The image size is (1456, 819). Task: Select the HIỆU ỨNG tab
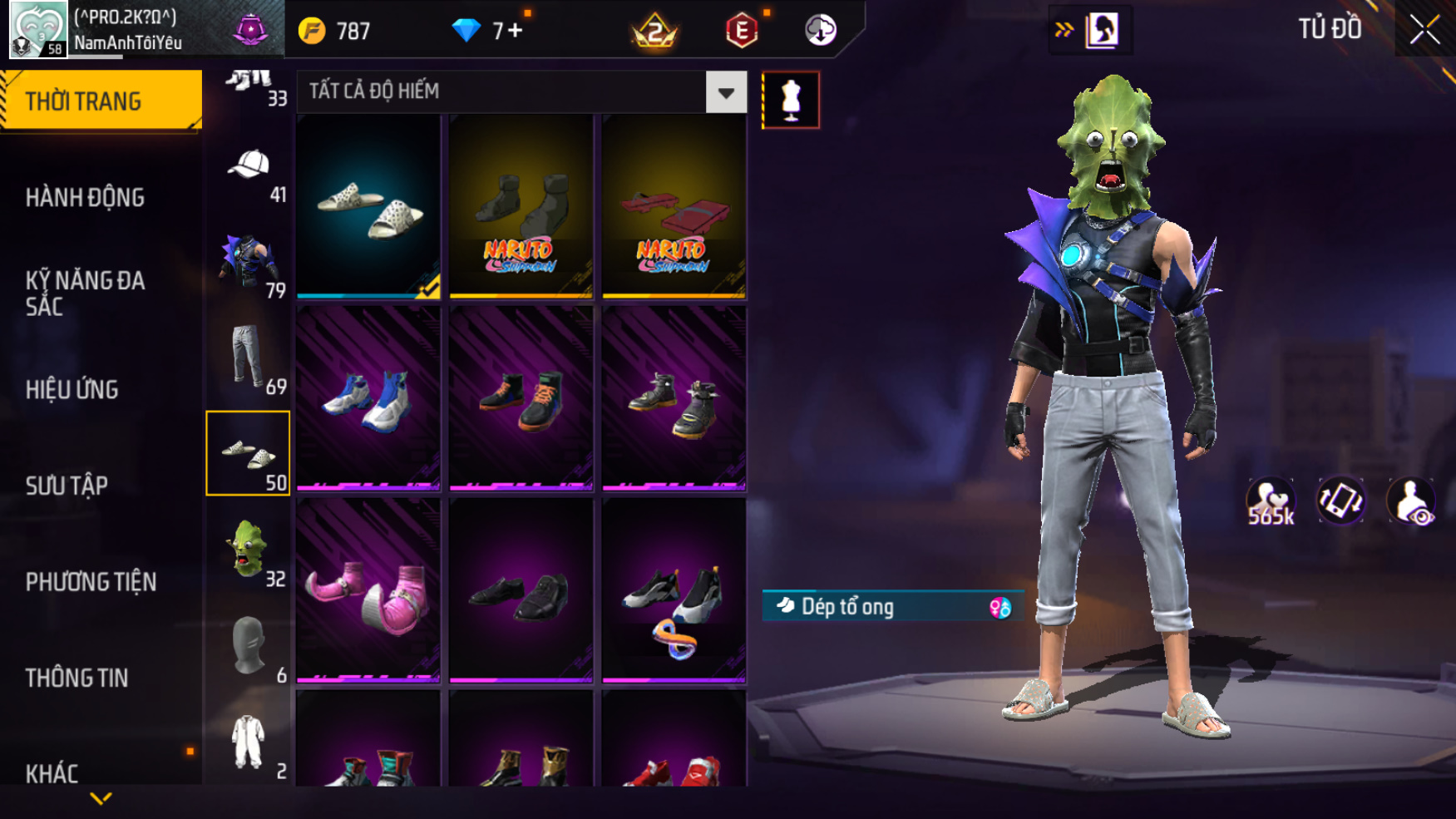(x=72, y=389)
